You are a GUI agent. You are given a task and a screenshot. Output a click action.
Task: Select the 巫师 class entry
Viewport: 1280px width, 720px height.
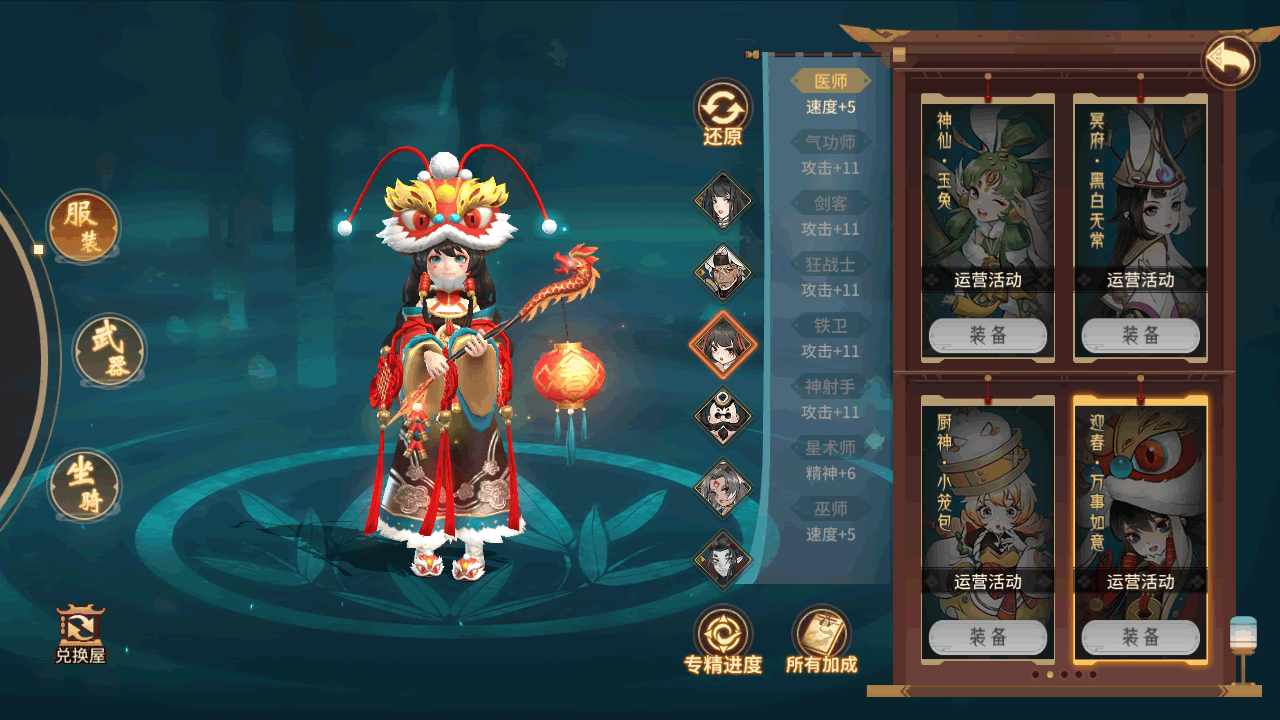830,509
